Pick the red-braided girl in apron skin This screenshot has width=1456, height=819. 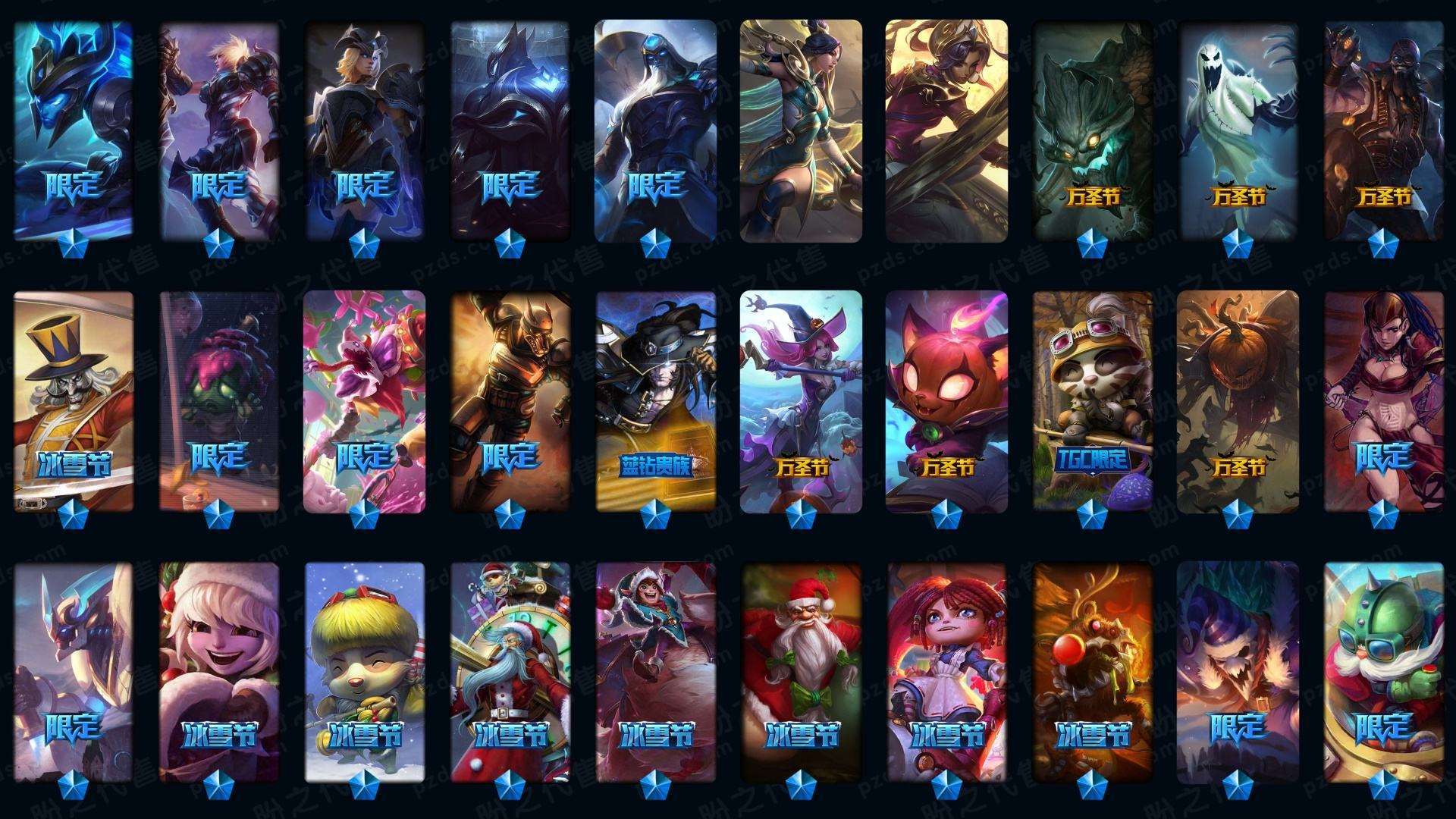[946, 671]
